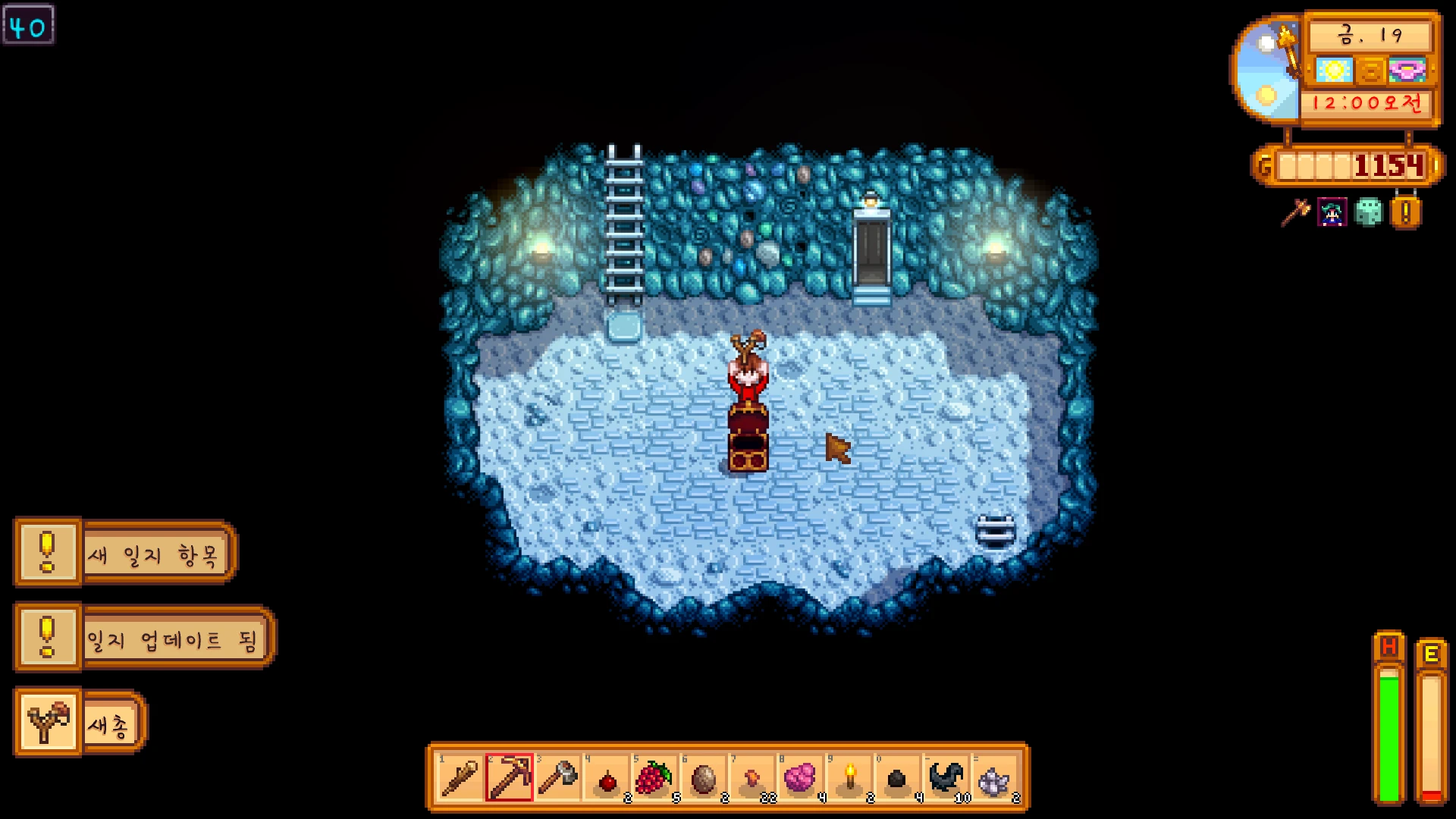Choose the pink item stack in hotbar

click(x=801, y=778)
